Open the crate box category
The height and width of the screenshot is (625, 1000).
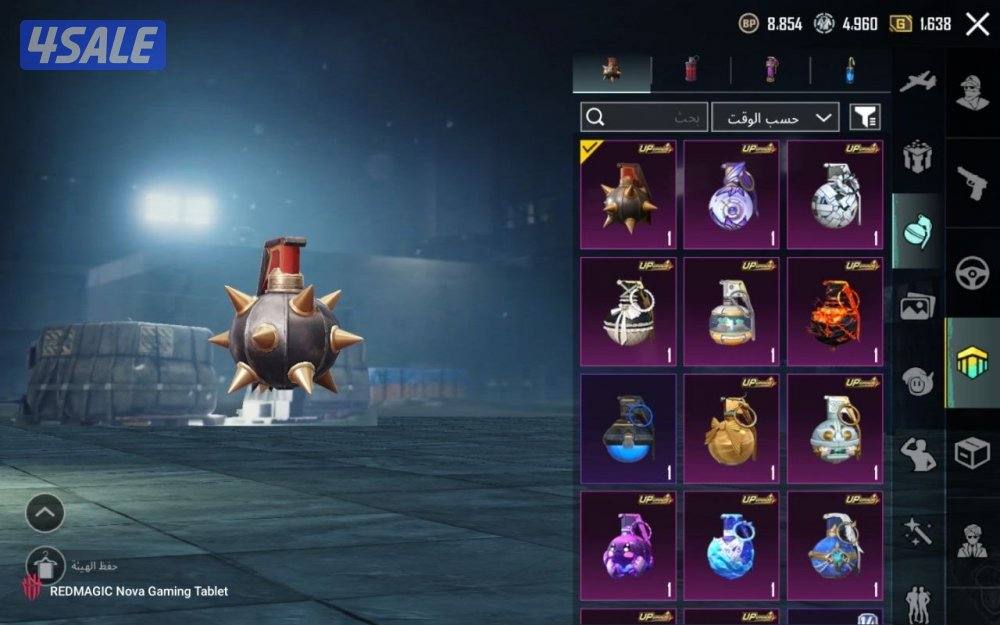[x=972, y=453]
